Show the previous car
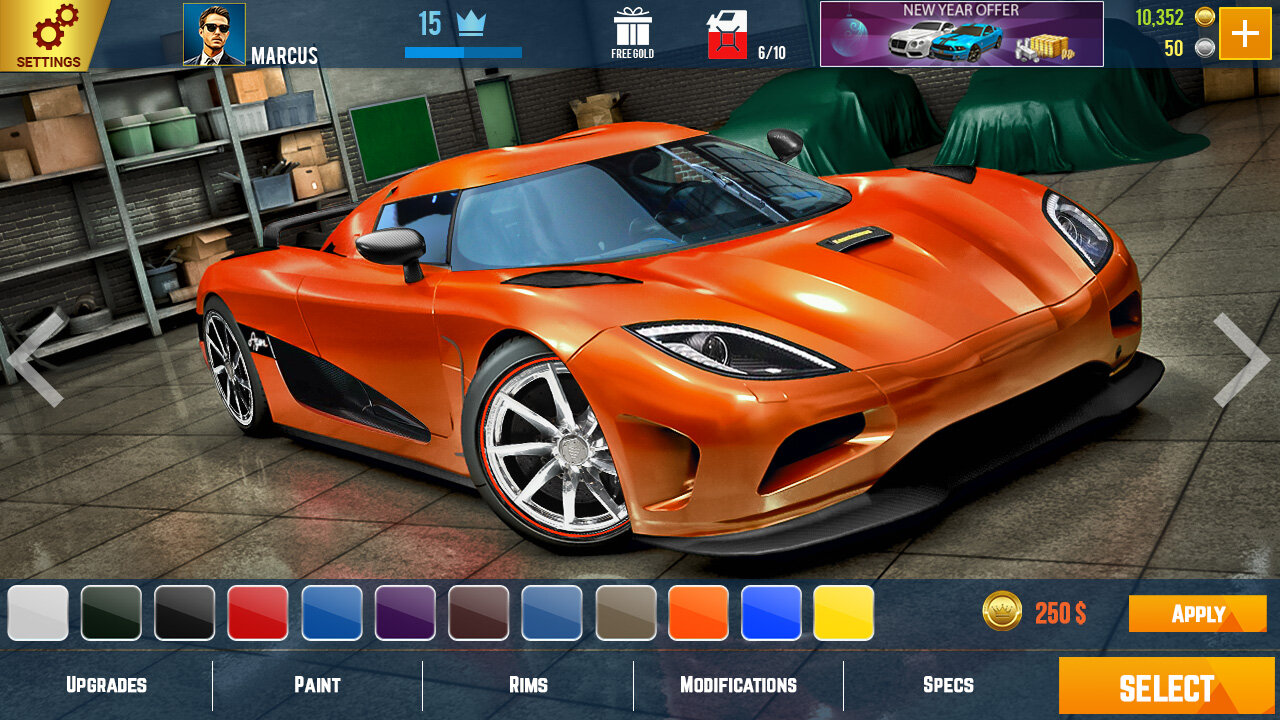The image size is (1280, 720). (37, 358)
